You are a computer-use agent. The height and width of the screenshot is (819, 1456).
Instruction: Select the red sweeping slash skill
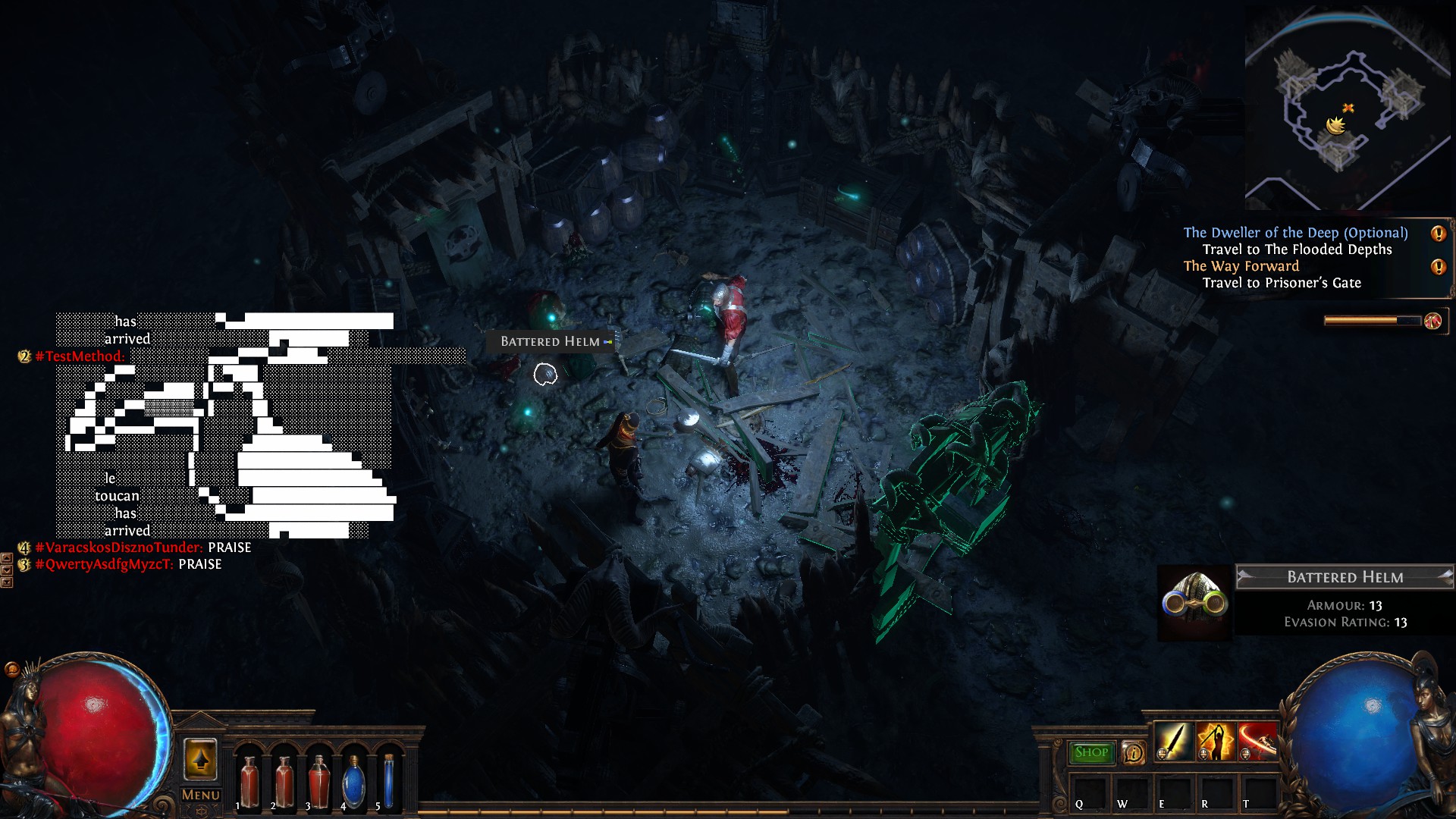click(1257, 742)
